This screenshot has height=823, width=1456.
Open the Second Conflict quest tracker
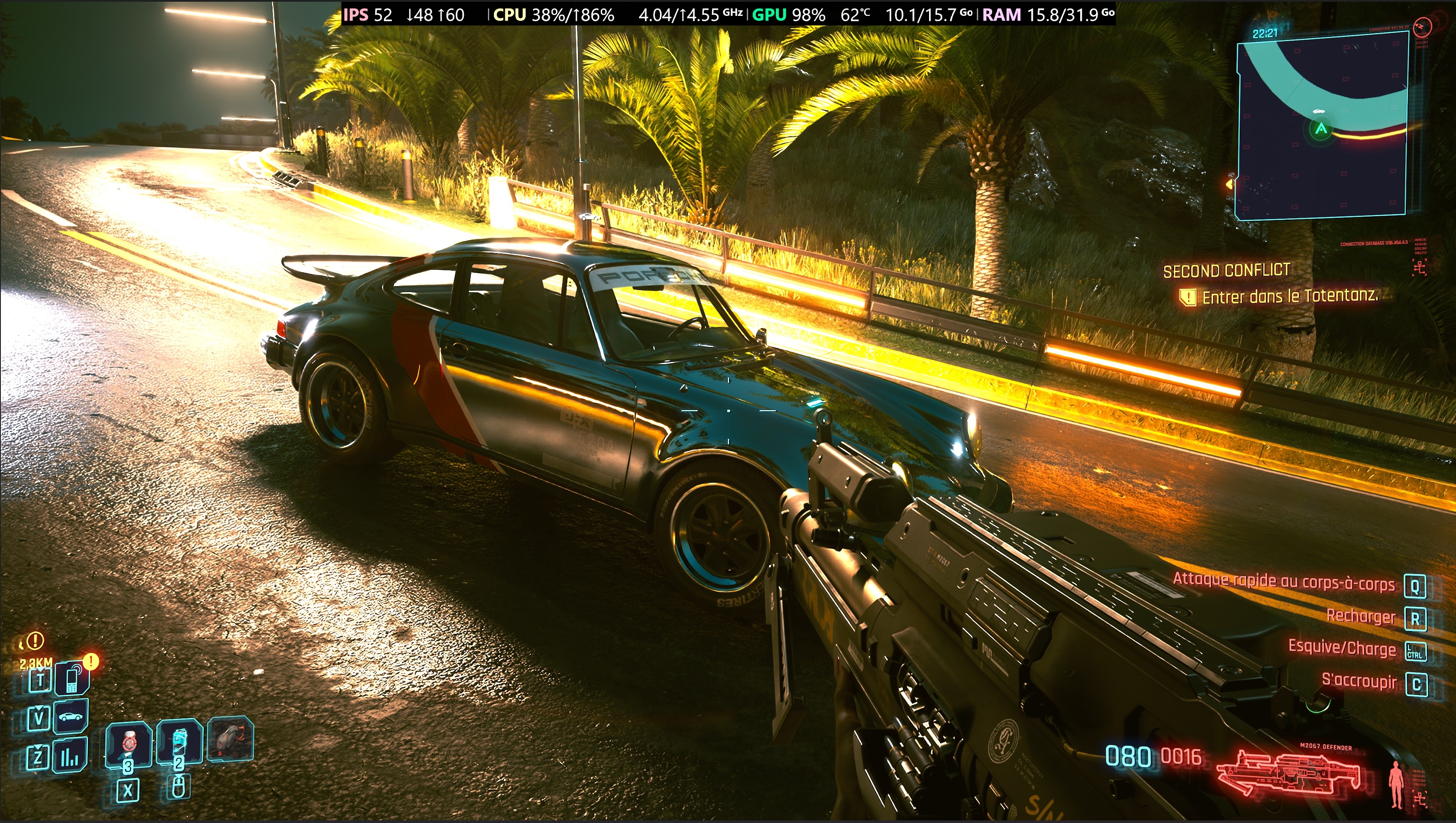[x=1226, y=271]
